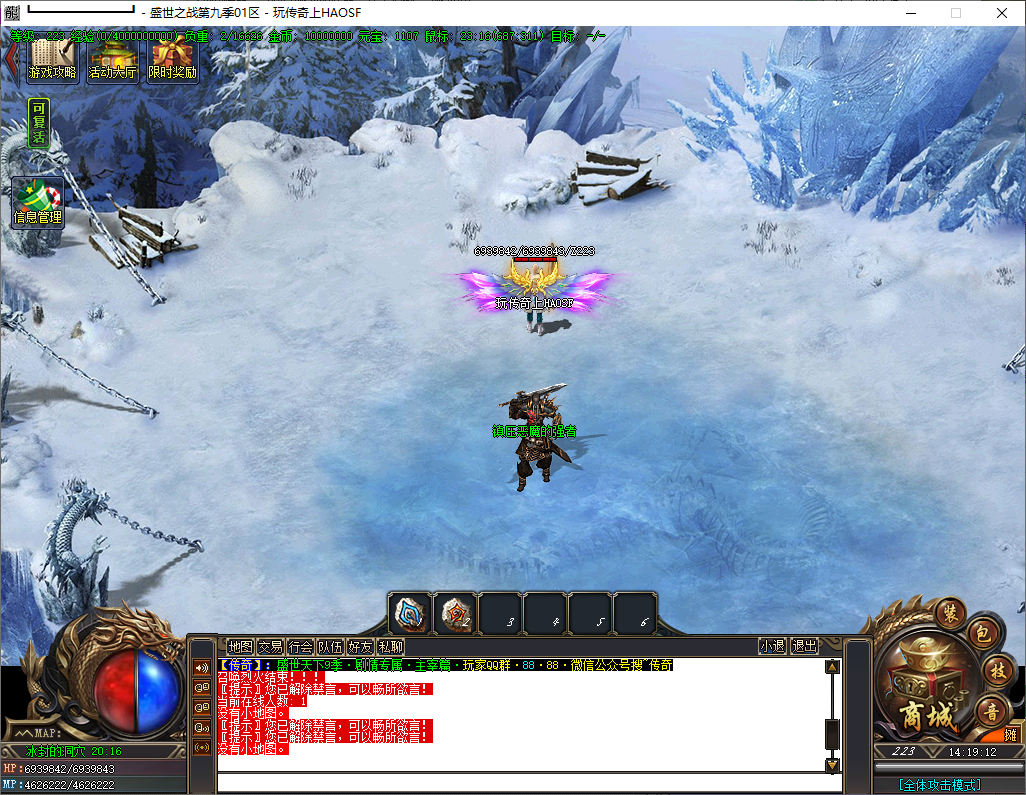Open the 限时奖励 timed rewards gift
Viewport: 1026px width, 795px height.
tap(173, 60)
